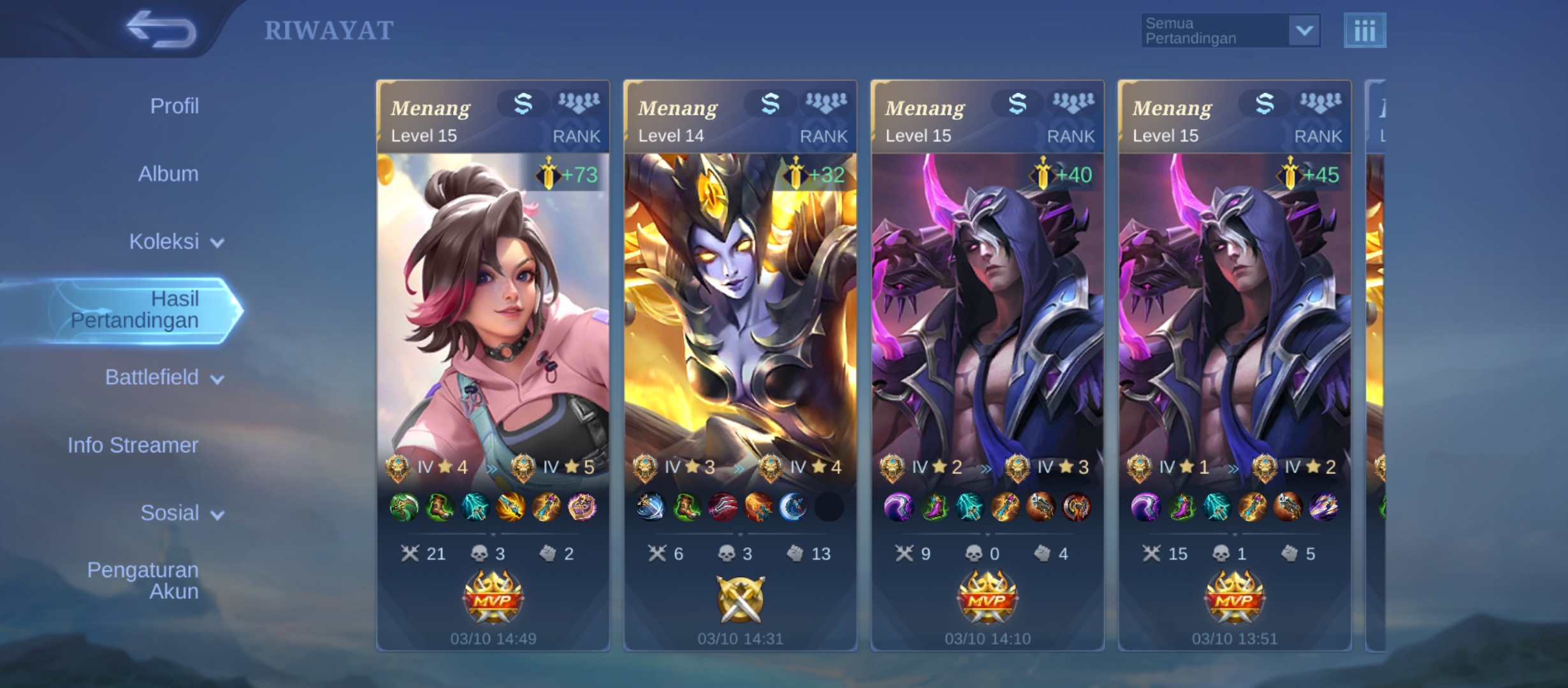This screenshot has width=1568, height=688.
Task: Open the 03/10 13:51 match card
Action: pyautogui.click(x=1235, y=365)
